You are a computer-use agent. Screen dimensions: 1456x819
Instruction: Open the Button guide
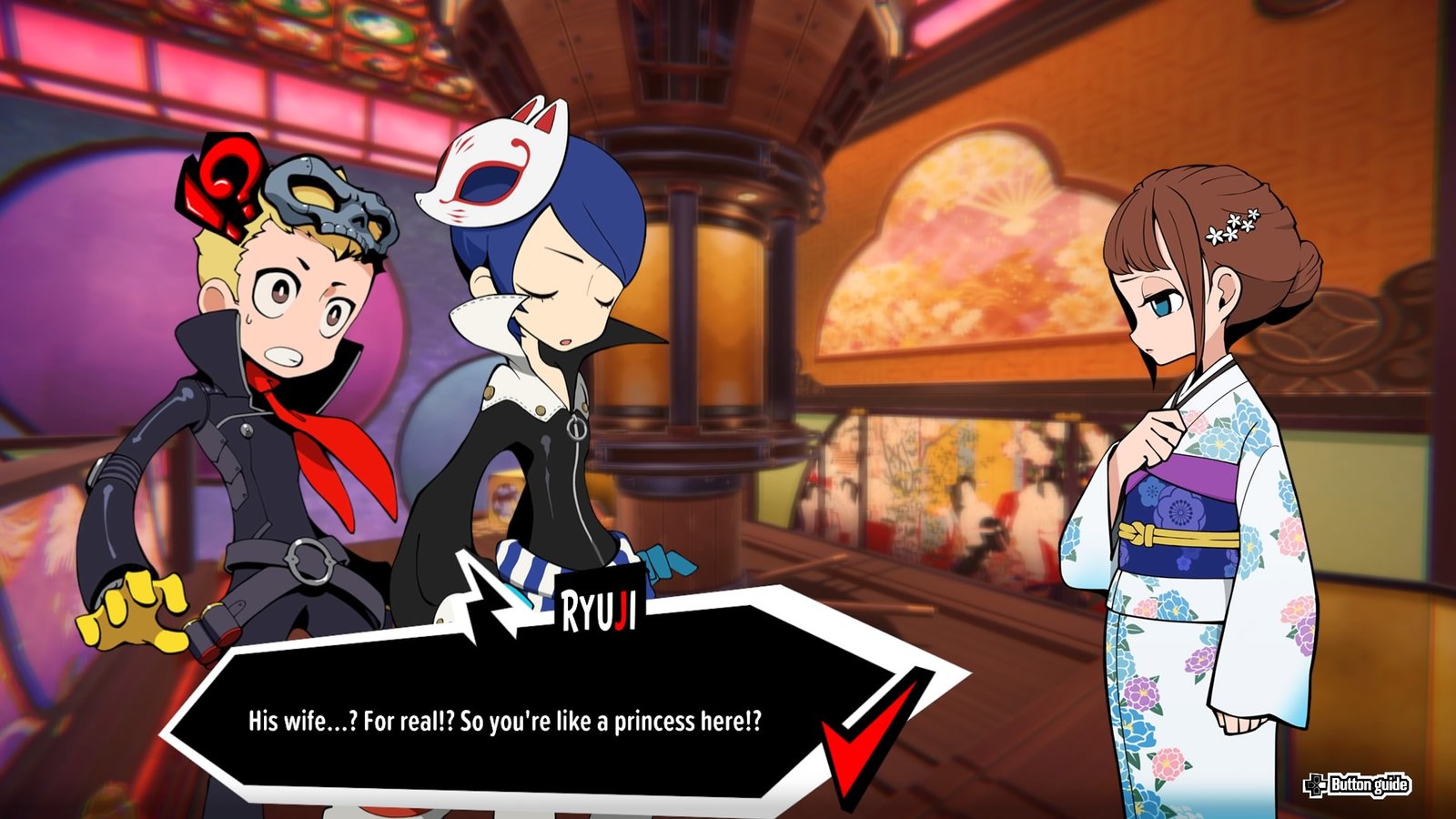pyautogui.click(x=1357, y=784)
